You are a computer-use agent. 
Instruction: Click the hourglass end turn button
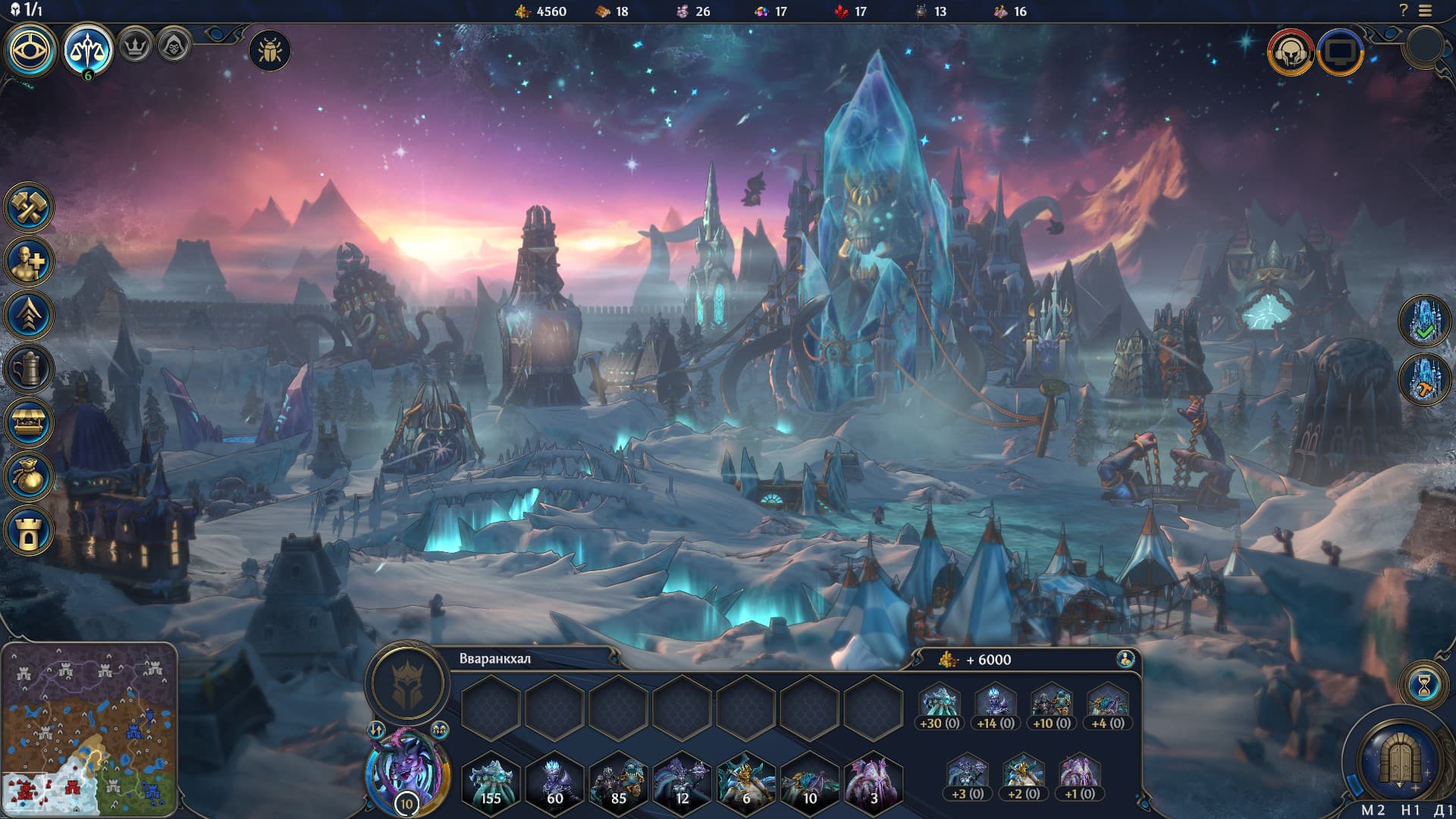click(x=1424, y=686)
